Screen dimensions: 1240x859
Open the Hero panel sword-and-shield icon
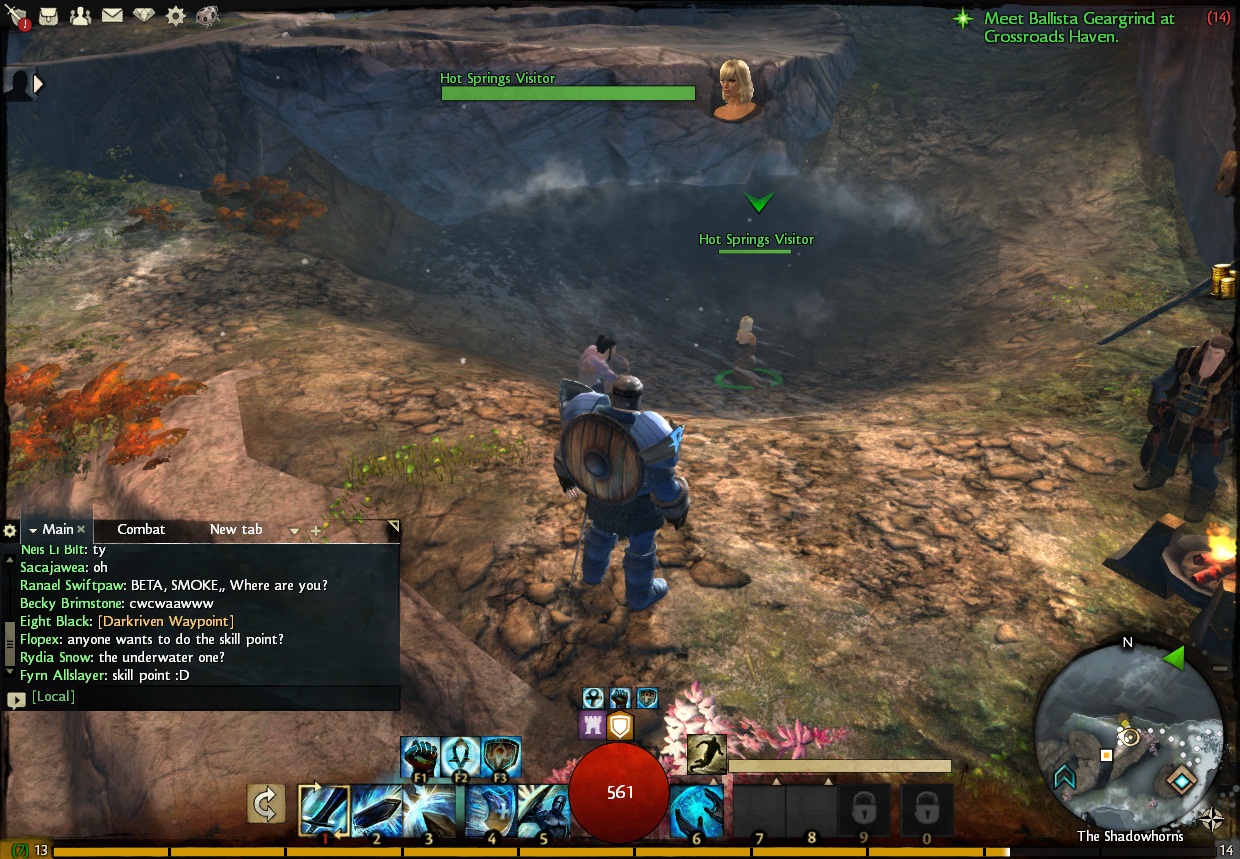[x=17, y=16]
